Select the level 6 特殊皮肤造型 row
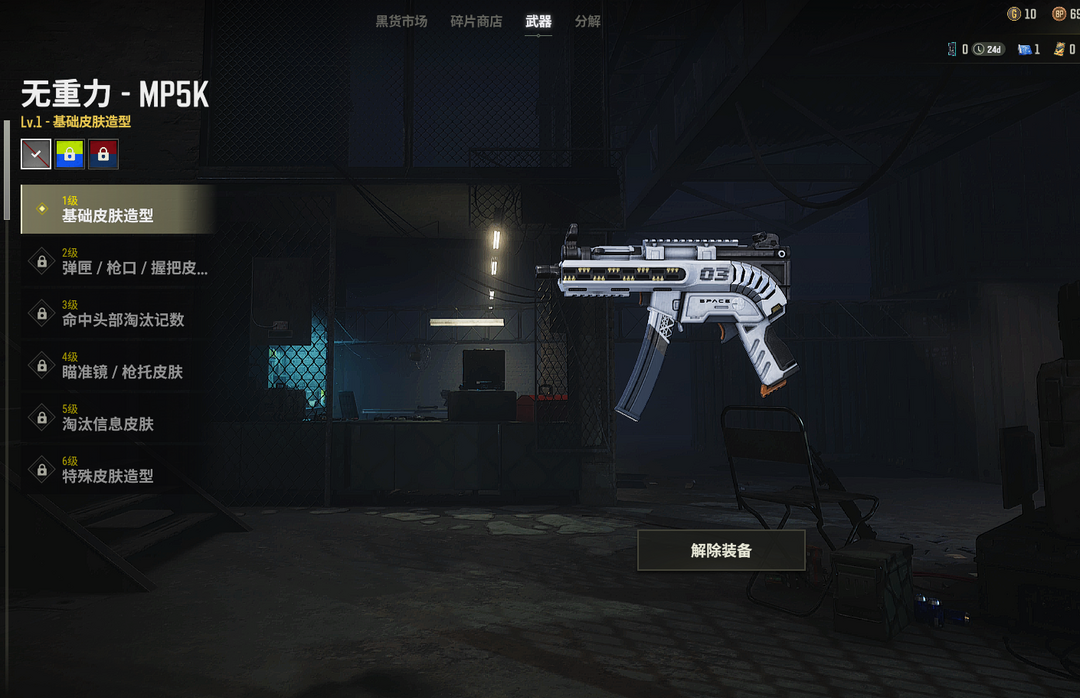This screenshot has height=698, width=1080. coord(118,470)
